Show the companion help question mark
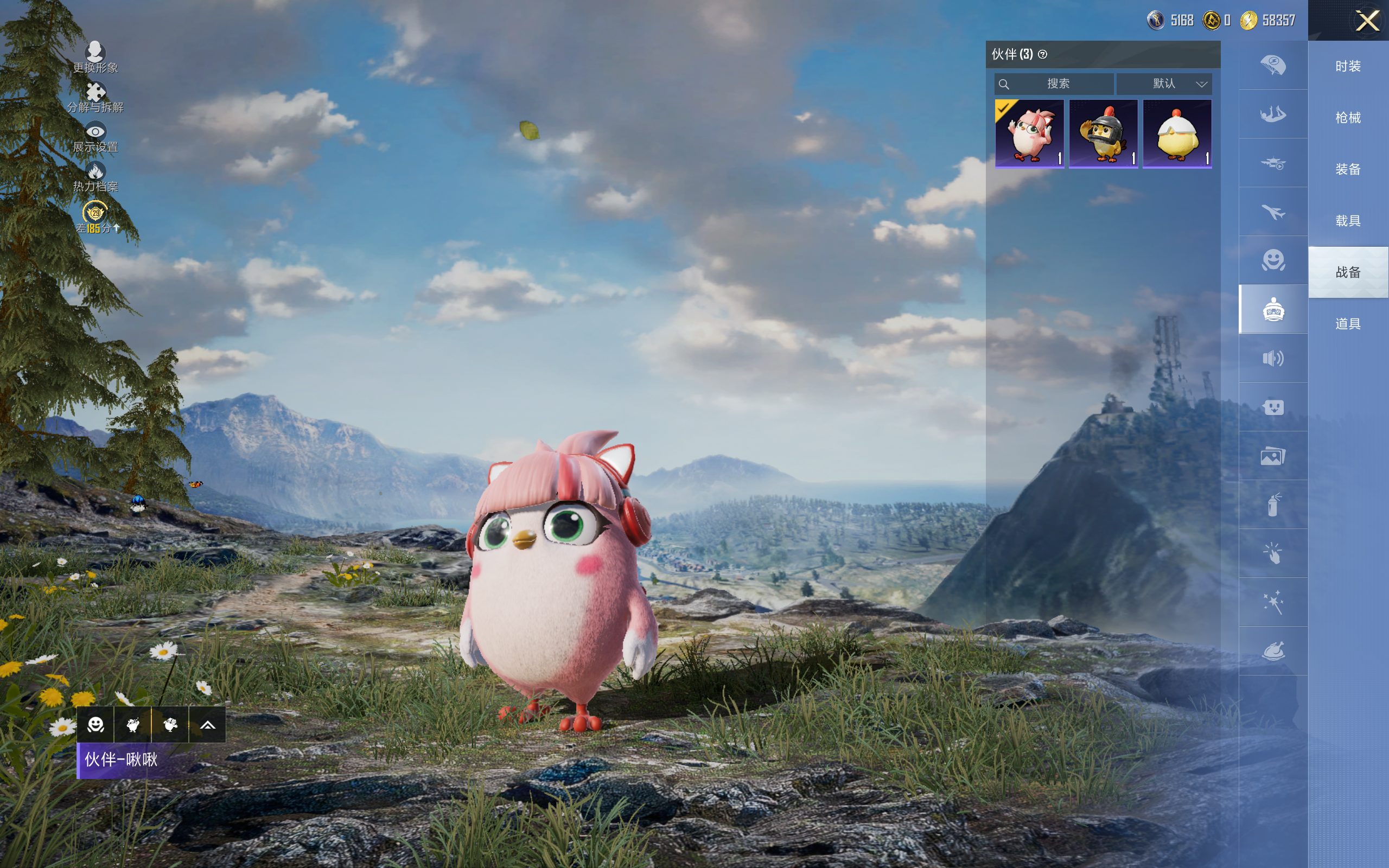 [x=1042, y=55]
